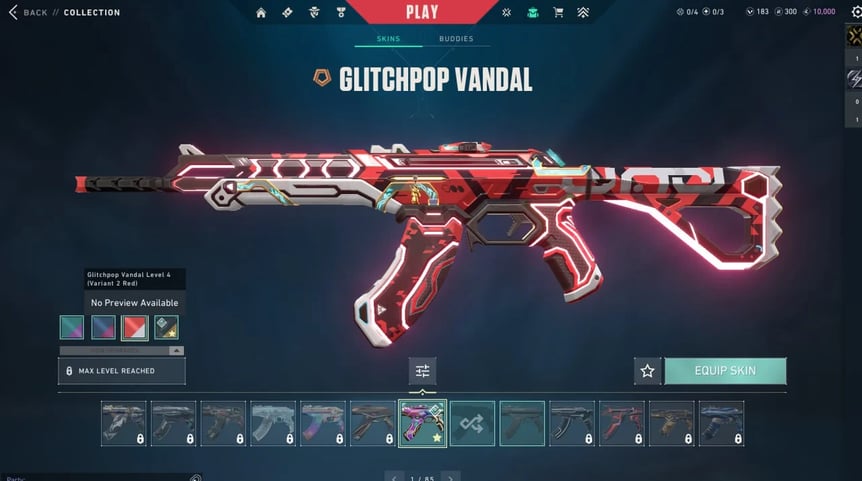Image resolution: width=862 pixels, height=481 pixels.
Task: Select the locked dark blue Vandal thumbnail
Action: (x=721, y=423)
